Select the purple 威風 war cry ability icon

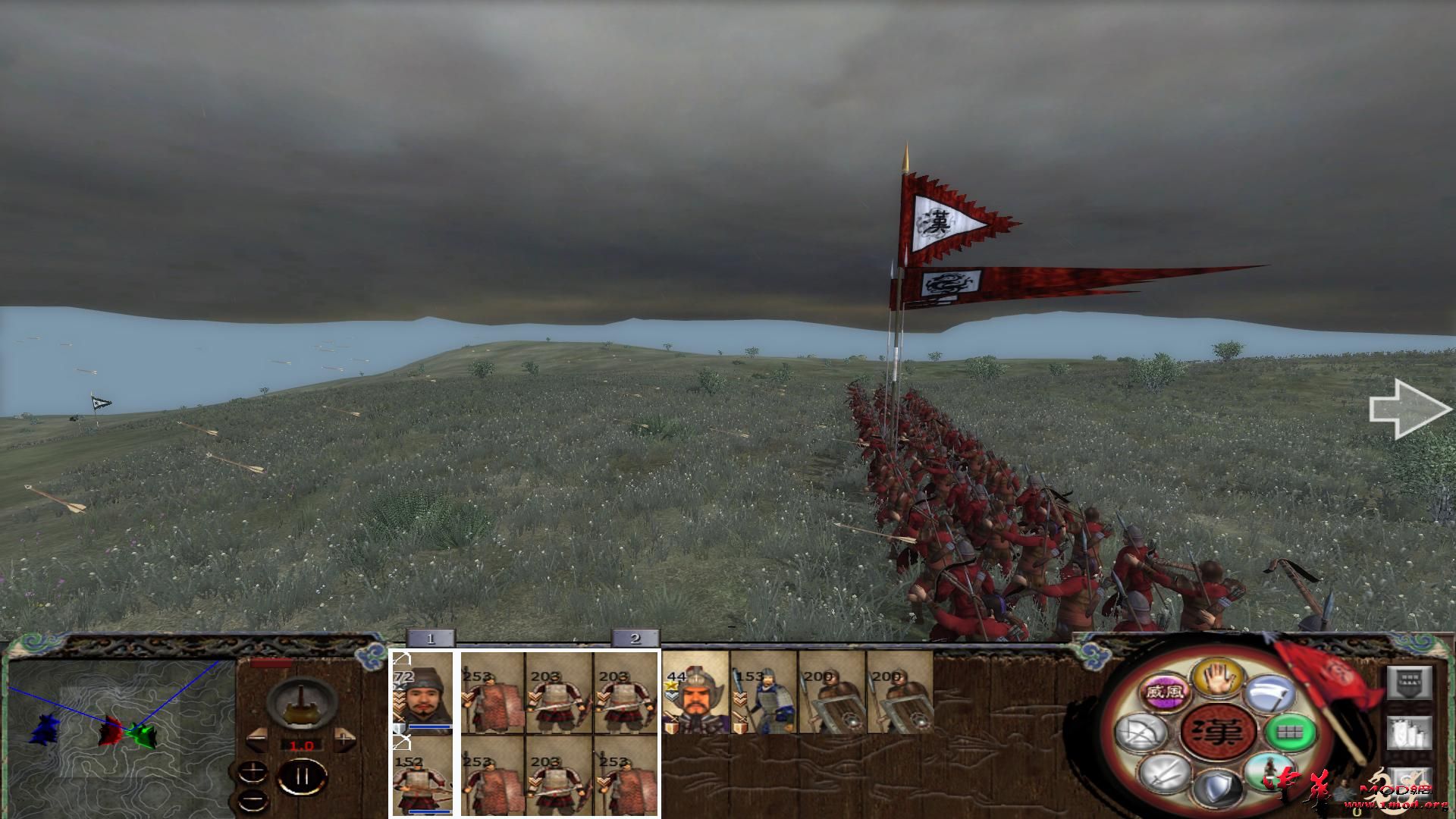coord(1164,692)
